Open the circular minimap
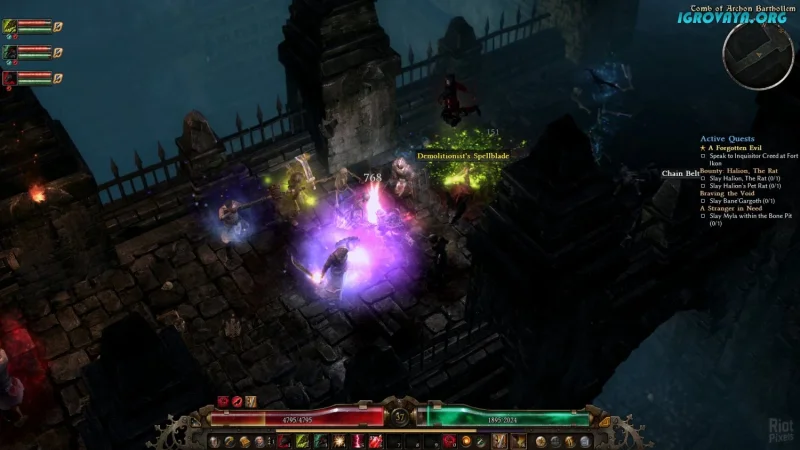Screen dimensions: 800x450 point(757,53)
